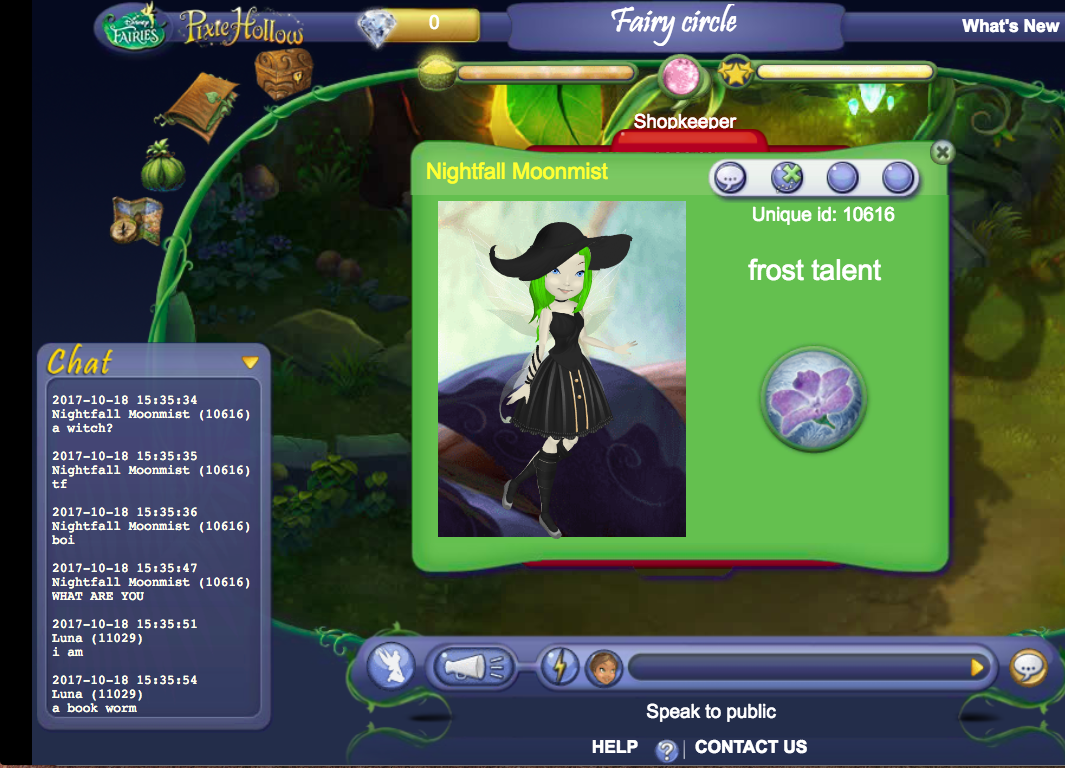1065x768 pixels.
Task: Click the green pumpkin pouch icon
Action: pyautogui.click(x=162, y=166)
